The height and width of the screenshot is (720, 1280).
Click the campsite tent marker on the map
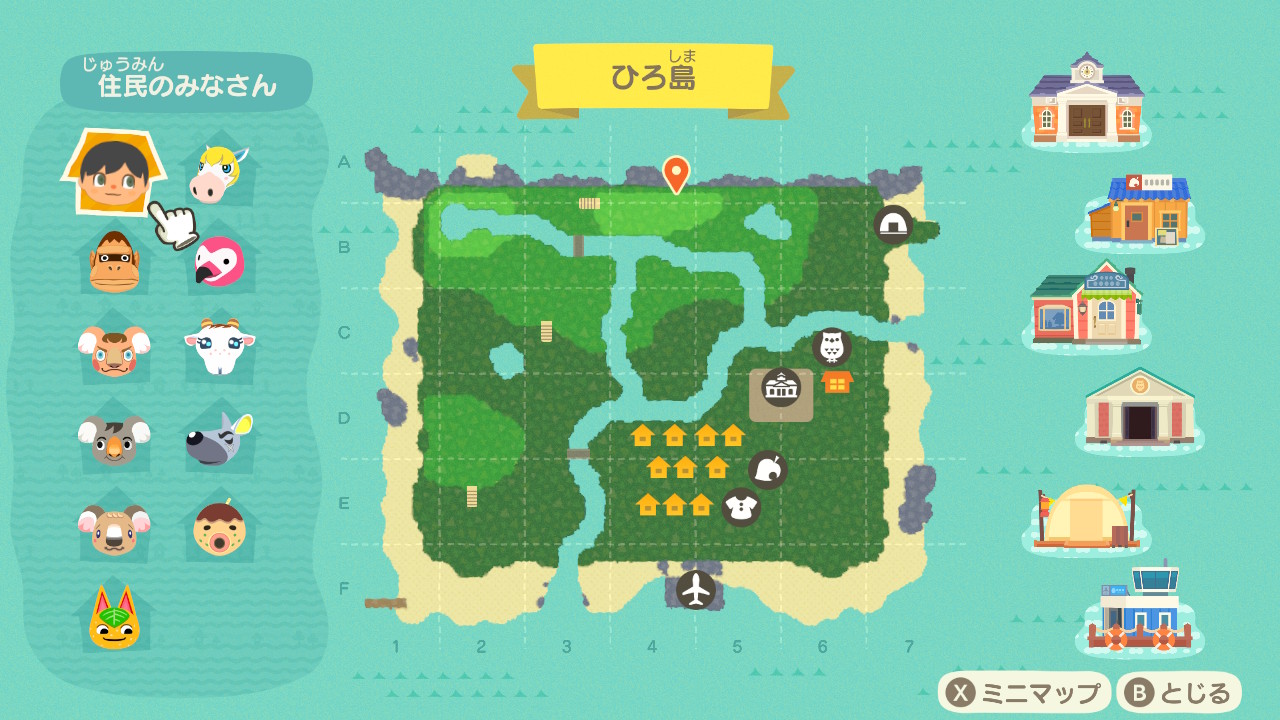pos(893,225)
